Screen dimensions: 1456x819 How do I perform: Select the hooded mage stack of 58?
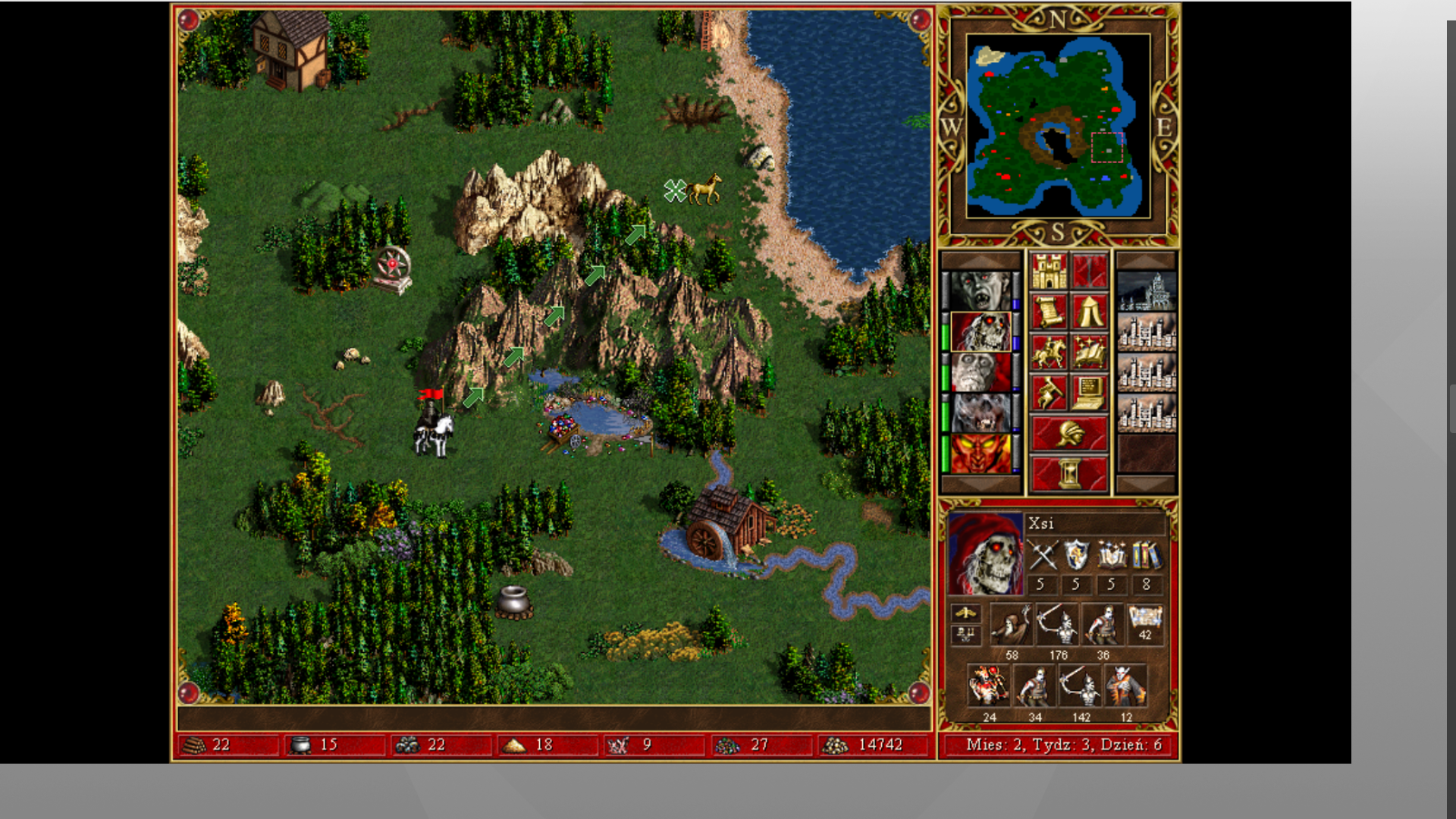(1011, 625)
